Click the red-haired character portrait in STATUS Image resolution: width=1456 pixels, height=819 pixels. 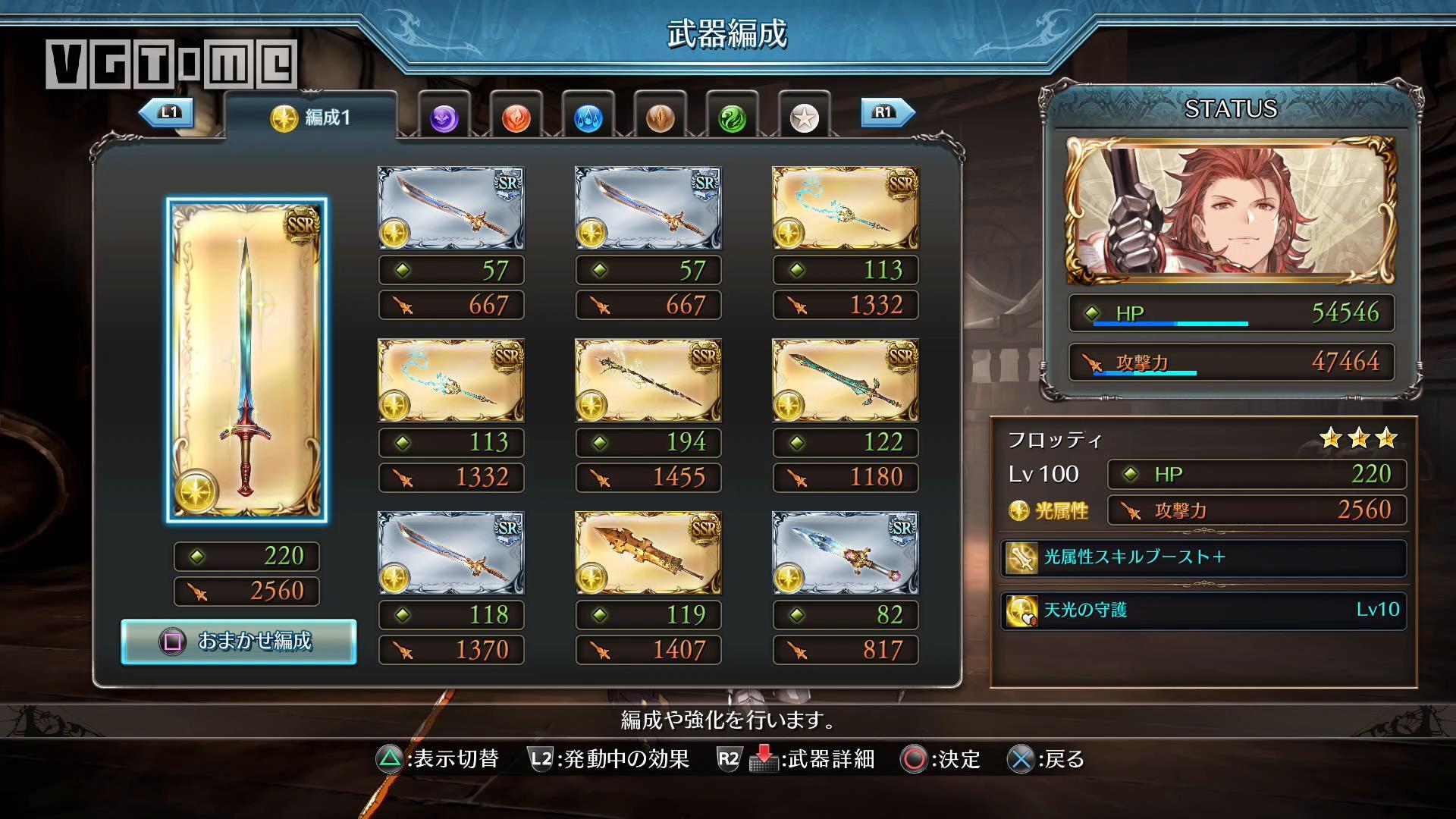click(x=1230, y=210)
